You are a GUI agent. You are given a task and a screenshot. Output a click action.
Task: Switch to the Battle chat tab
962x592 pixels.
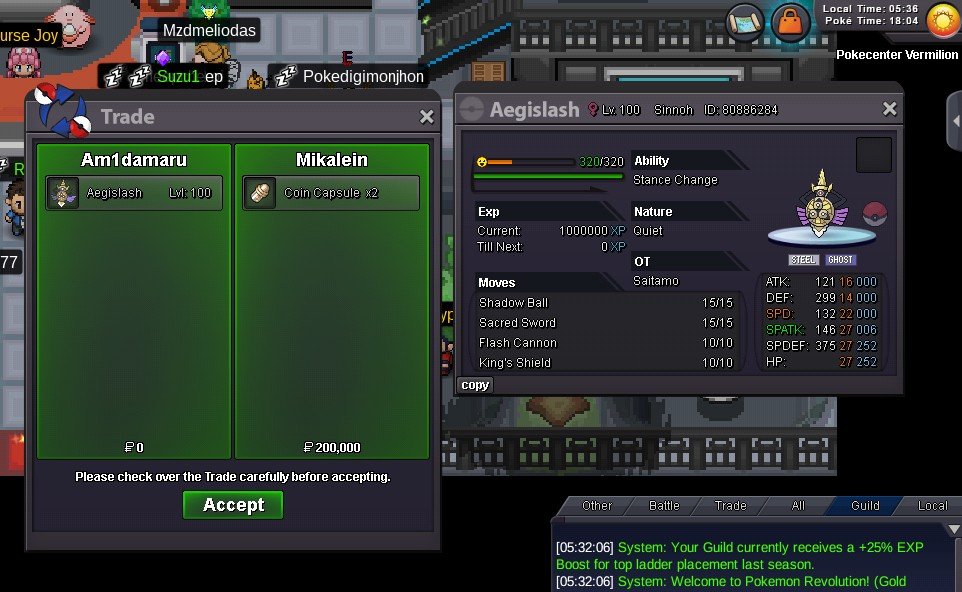coord(664,506)
